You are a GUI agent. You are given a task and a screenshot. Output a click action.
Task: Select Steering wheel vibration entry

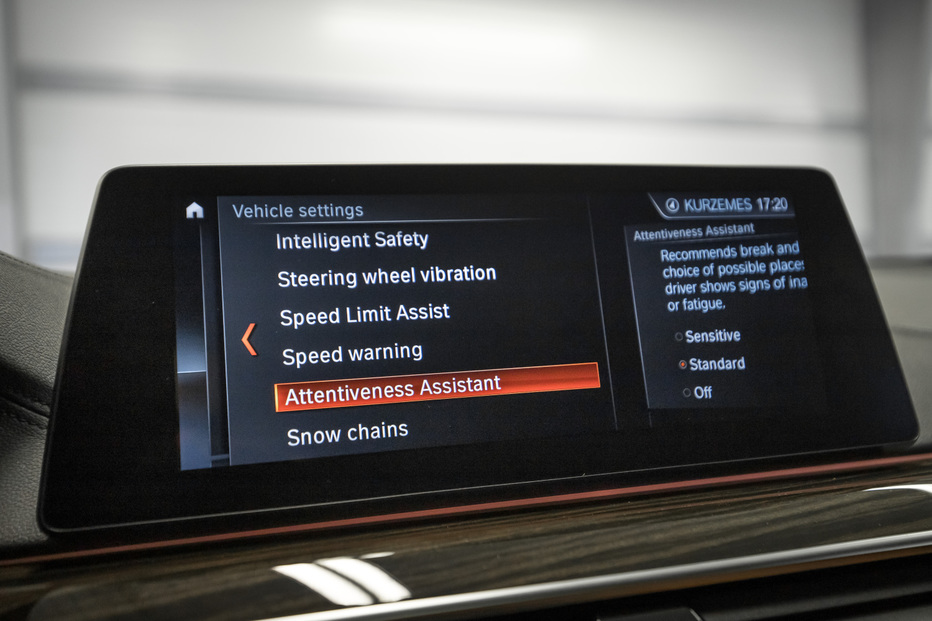coord(386,275)
